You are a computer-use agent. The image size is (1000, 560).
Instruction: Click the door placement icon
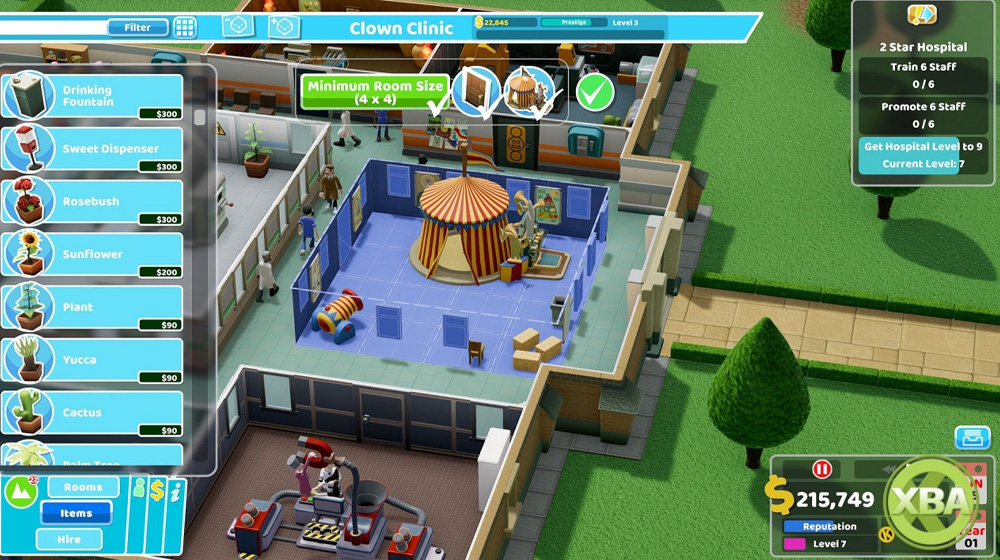click(x=476, y=91)
